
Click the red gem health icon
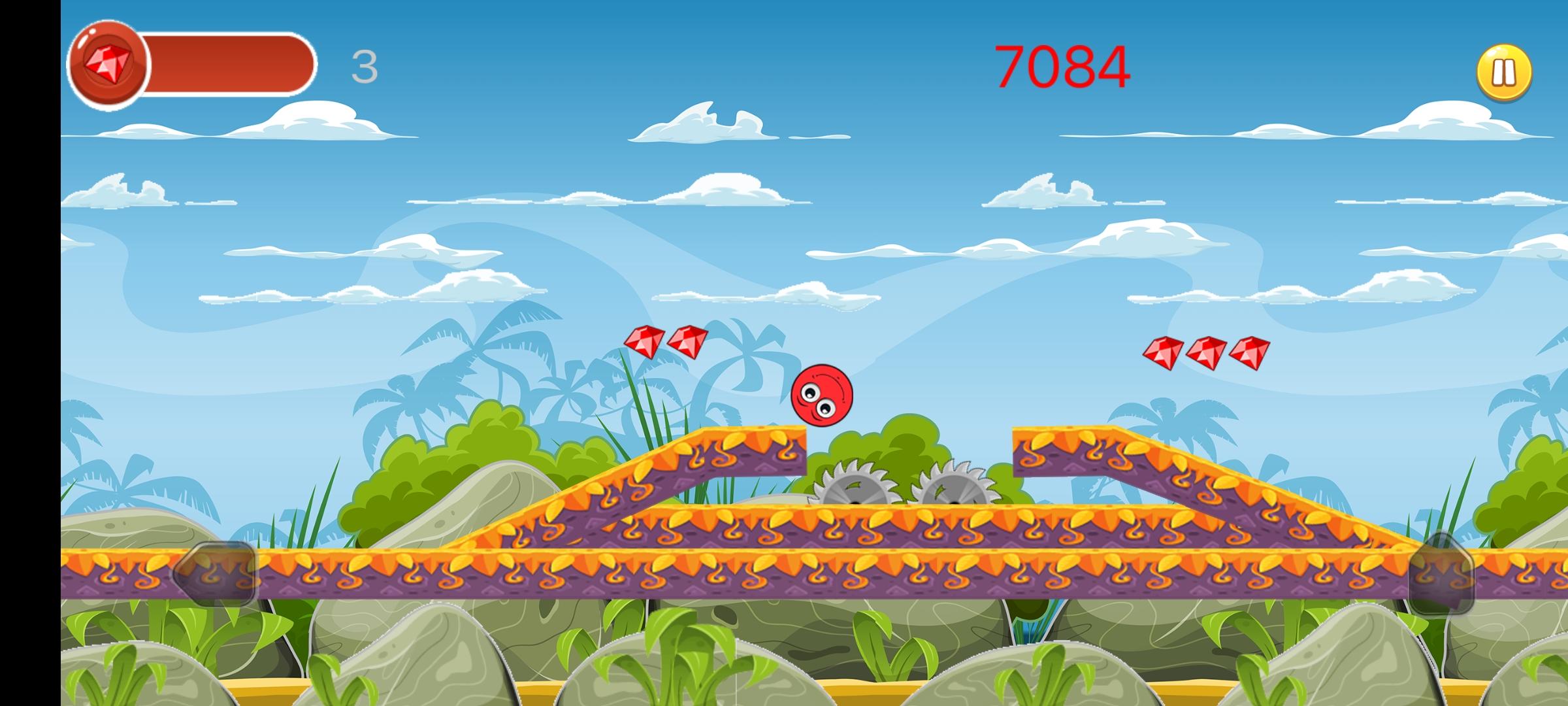pos(107,62)
